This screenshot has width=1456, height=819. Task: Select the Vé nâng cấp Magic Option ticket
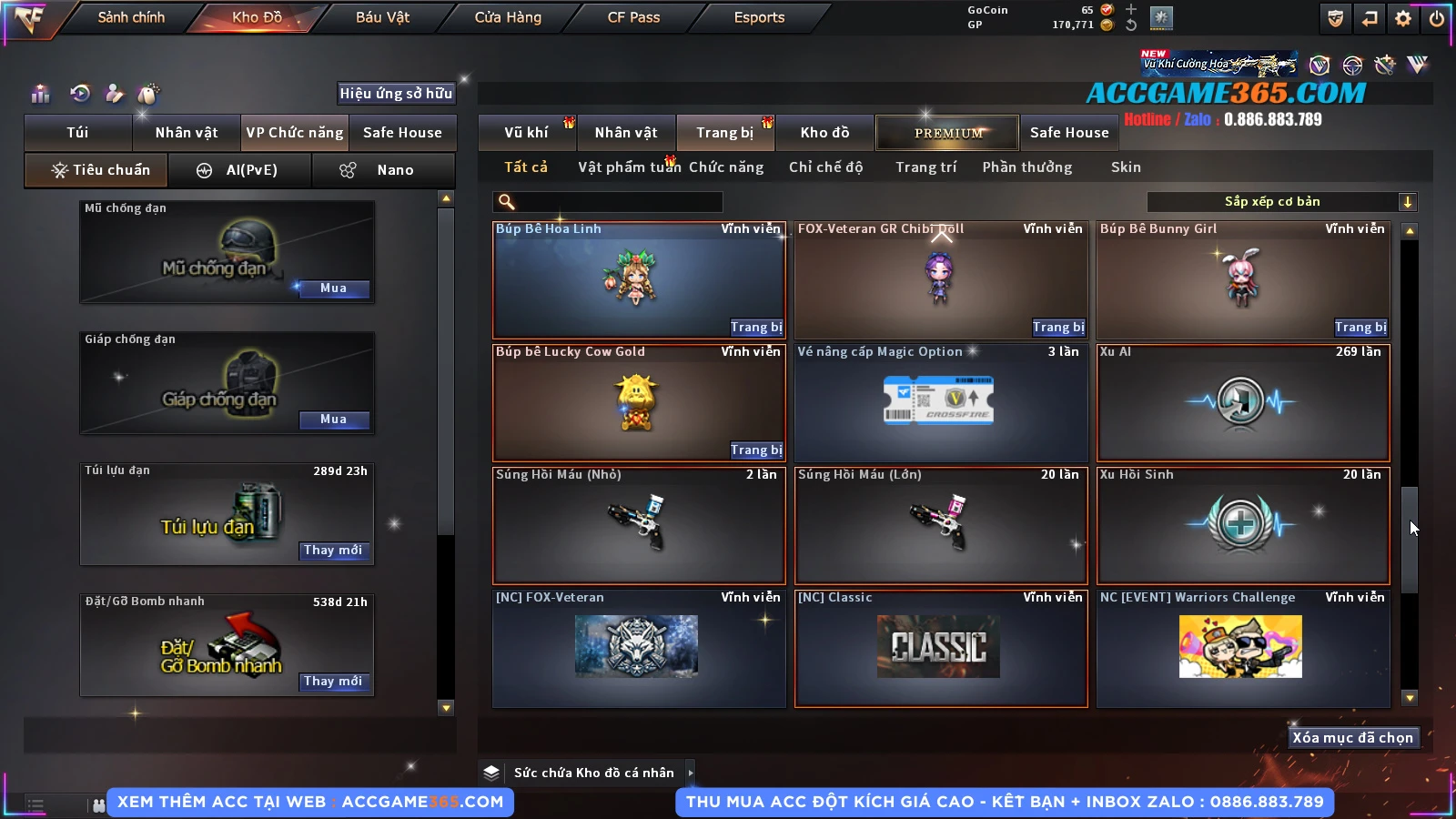coord(940,402)
